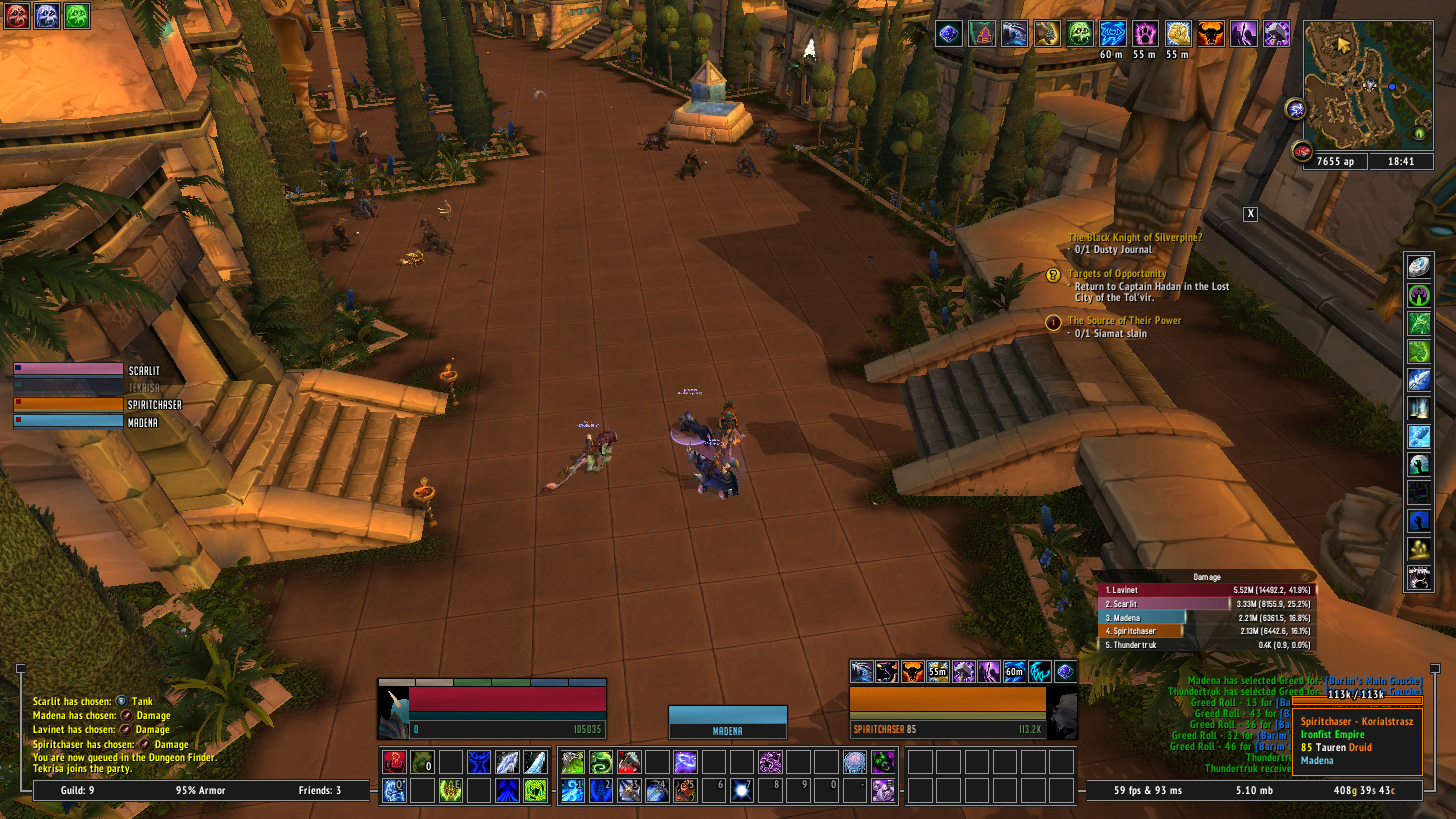Click the red dinosaur minimap button
The image size is (1456, 819).
(x=1301, y=152)
